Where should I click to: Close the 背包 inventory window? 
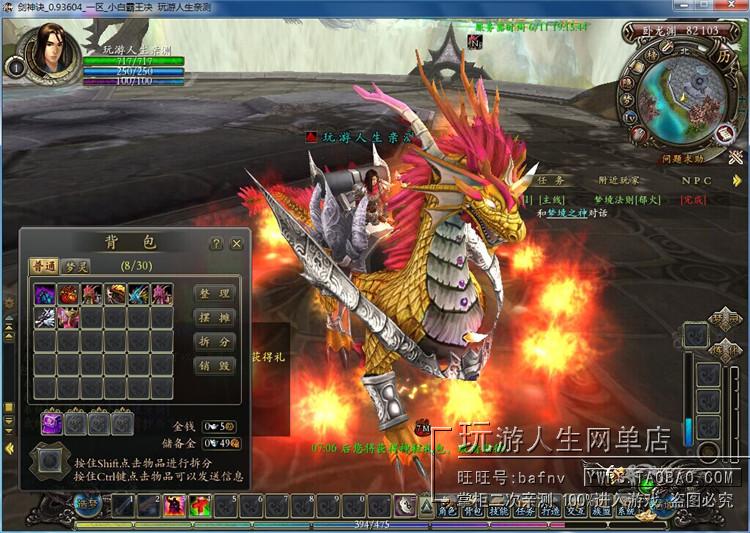click(236, 243)
